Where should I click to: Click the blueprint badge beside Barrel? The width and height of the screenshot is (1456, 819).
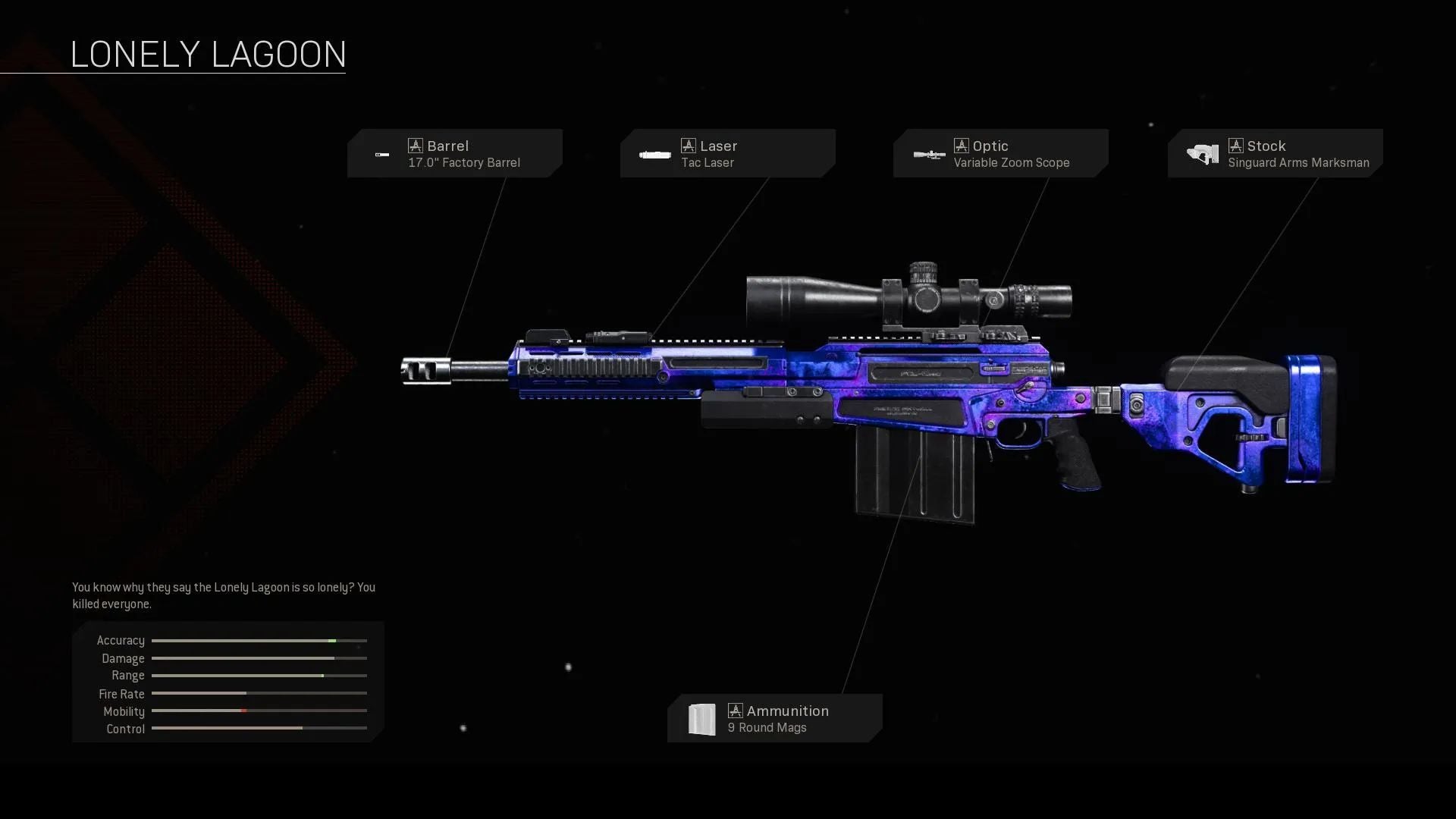pyautogui.click(x=416, y=145)
